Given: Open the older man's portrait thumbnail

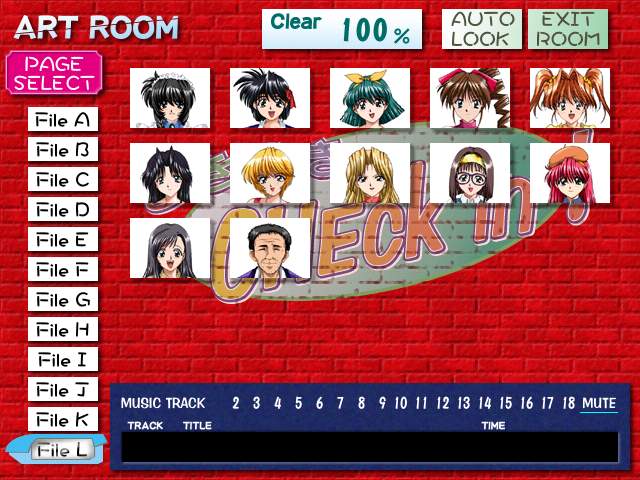Looking at the screenshot, I should [x=270, y=248].
